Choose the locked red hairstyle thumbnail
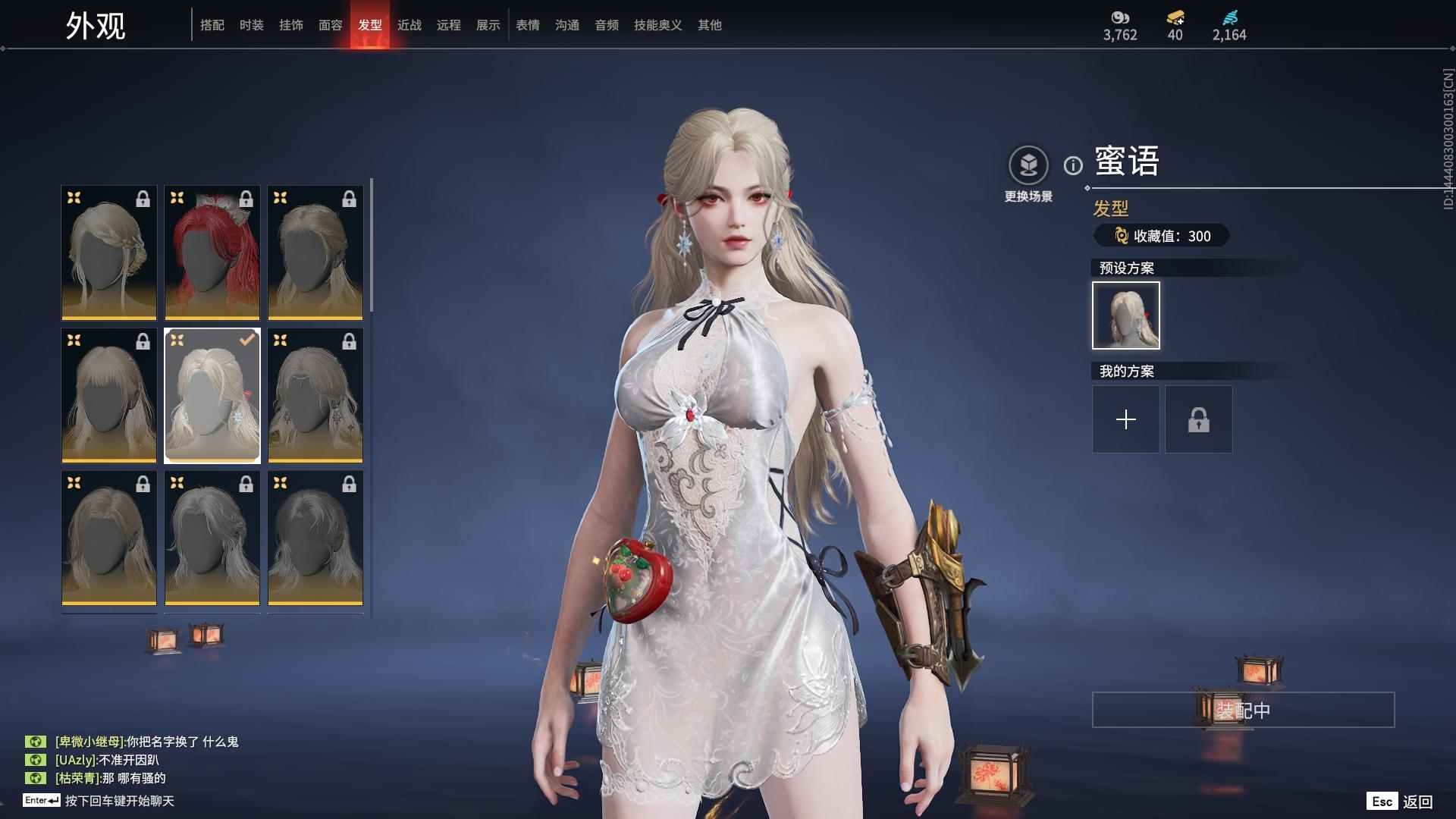 tap(212, 253)
